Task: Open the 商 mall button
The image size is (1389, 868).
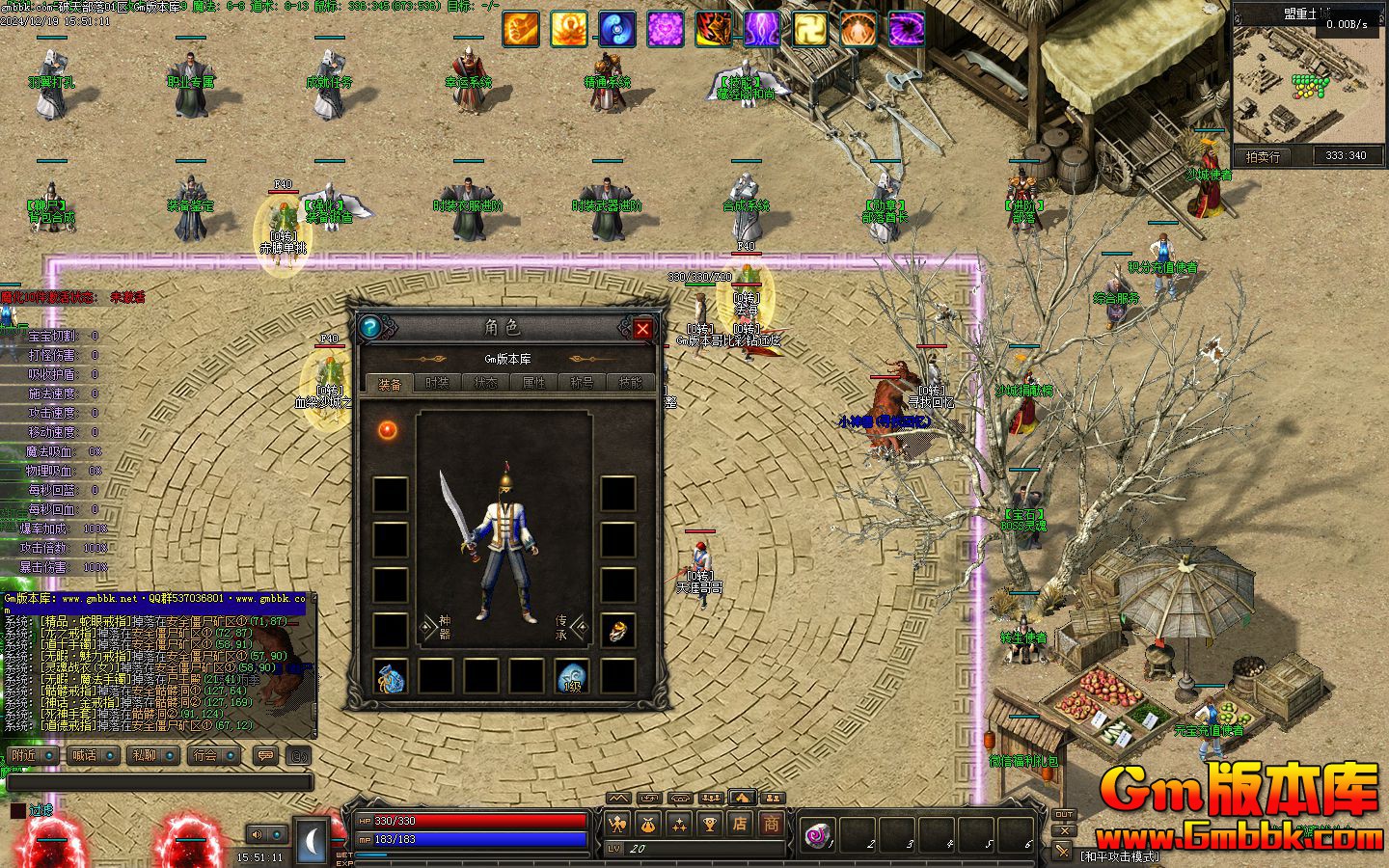Action: (x=772, y=825)
